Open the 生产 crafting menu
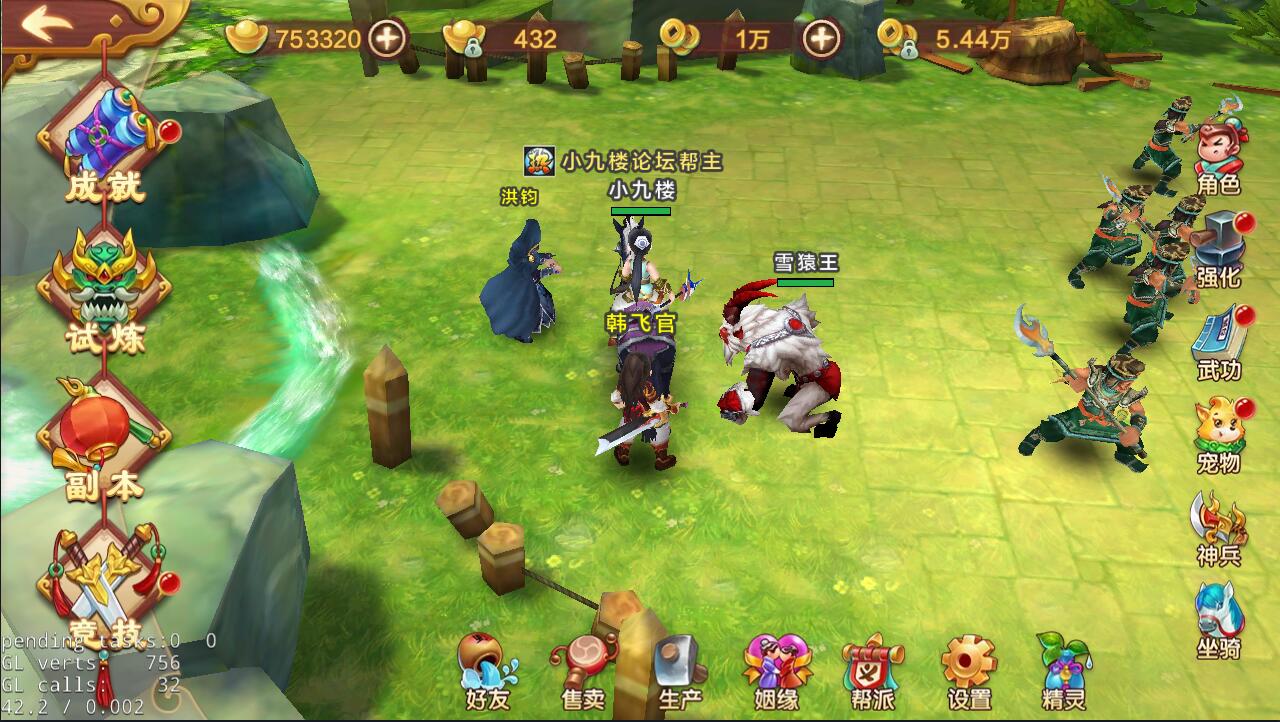The height and width of the screenshot is (722, 1280). pyautogui.click(x=679, y=670)
